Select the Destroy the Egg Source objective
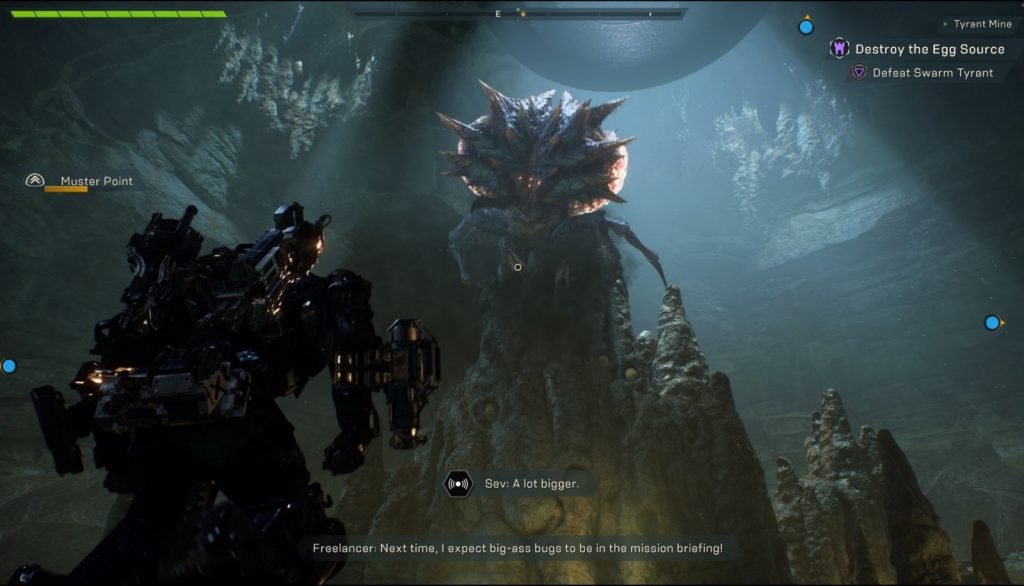This screenshot has width=1024, height=586. click(x=928, y=49)
